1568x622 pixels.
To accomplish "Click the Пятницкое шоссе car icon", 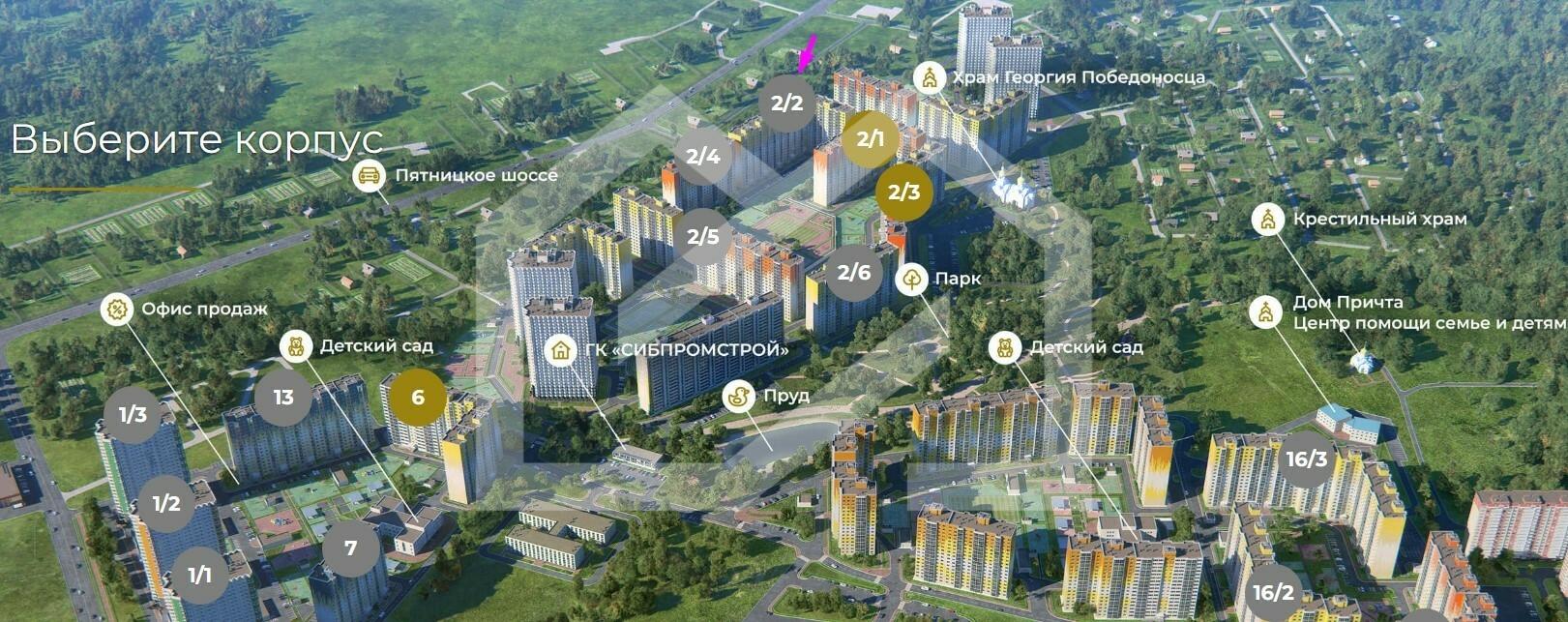I will pos(368,175).
